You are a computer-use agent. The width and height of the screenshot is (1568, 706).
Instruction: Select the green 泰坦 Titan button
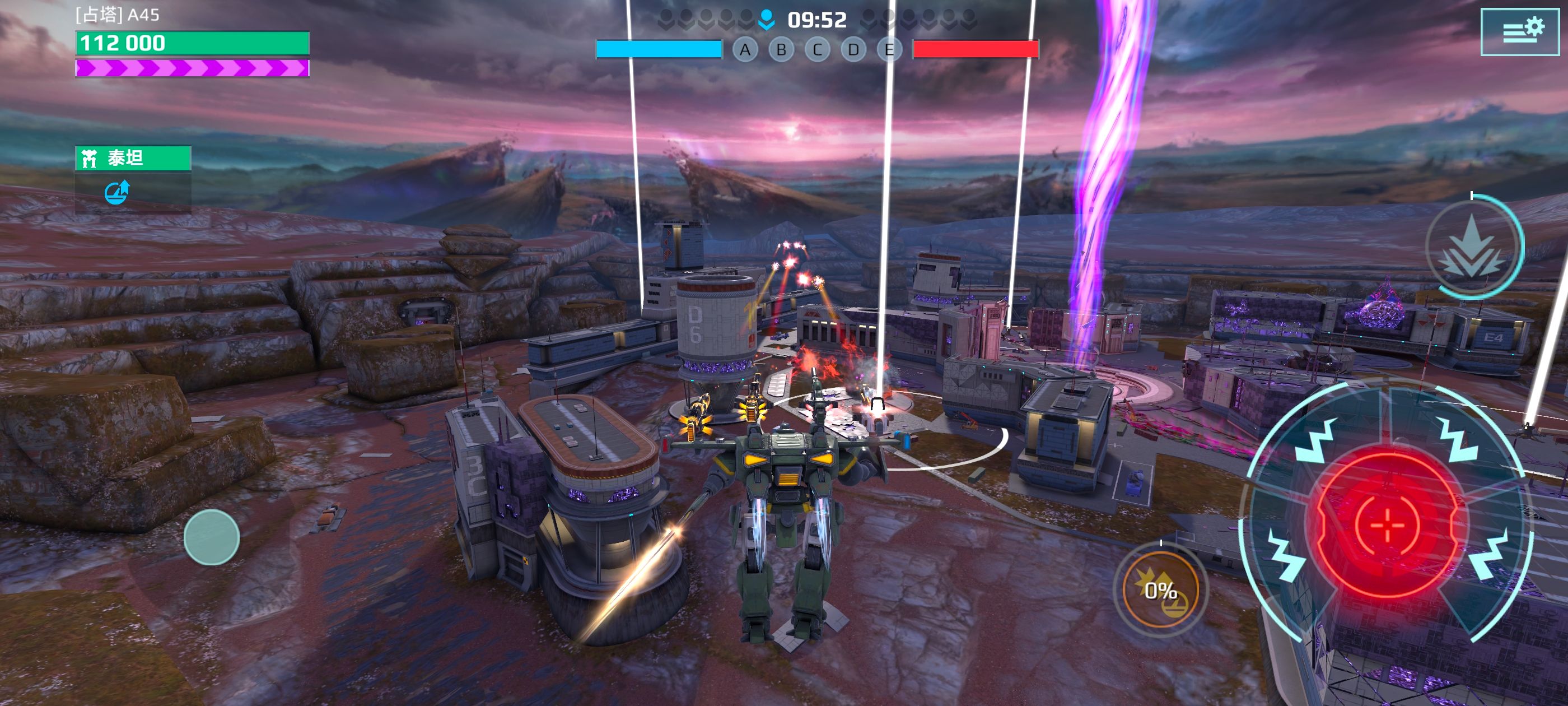133,159
